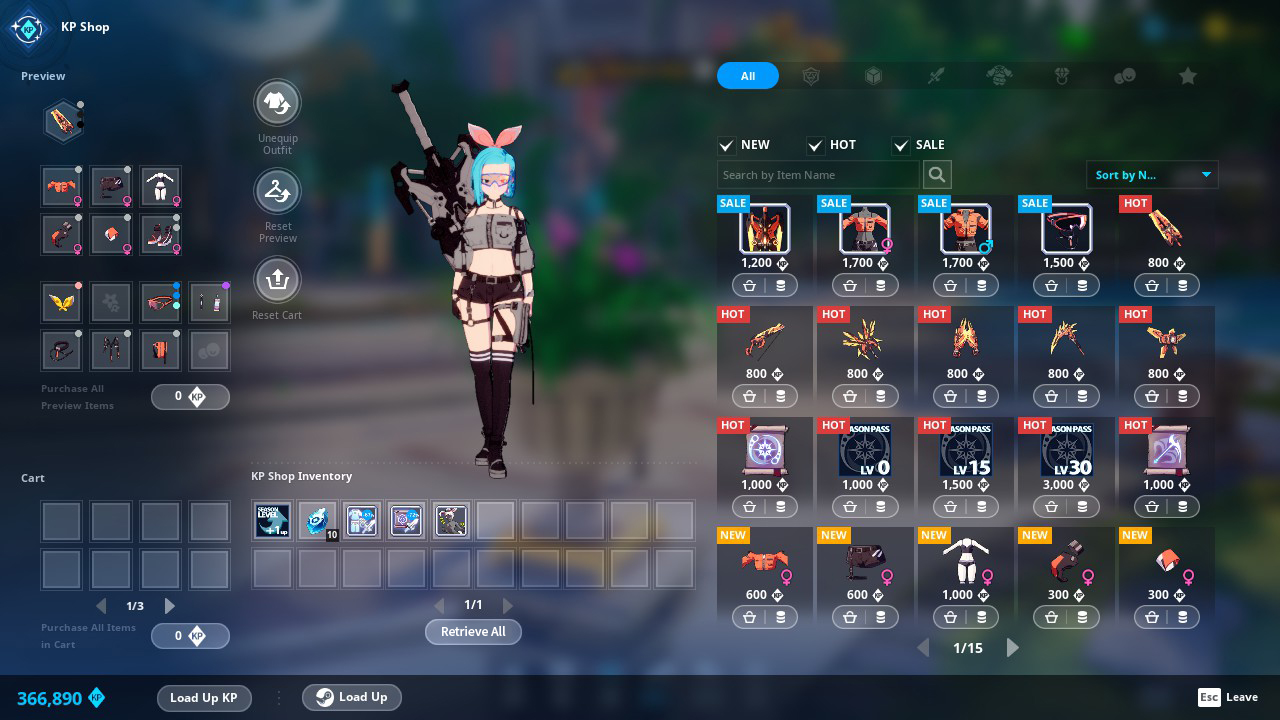Select the Season Pass LV 30 item
This screenshot has height=720, width=1280.
coord(1066,449)
